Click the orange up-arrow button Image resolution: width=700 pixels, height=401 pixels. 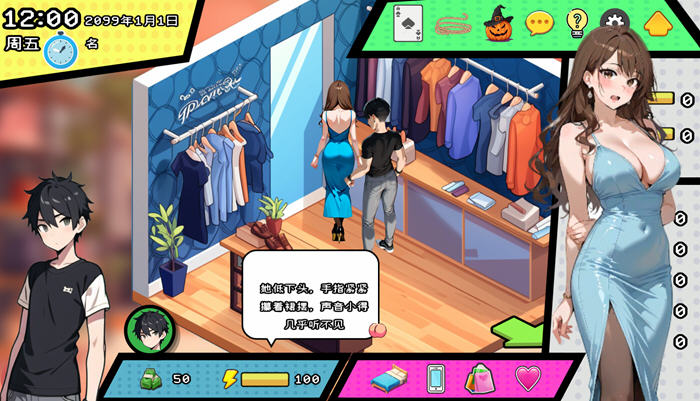point(656,23)
